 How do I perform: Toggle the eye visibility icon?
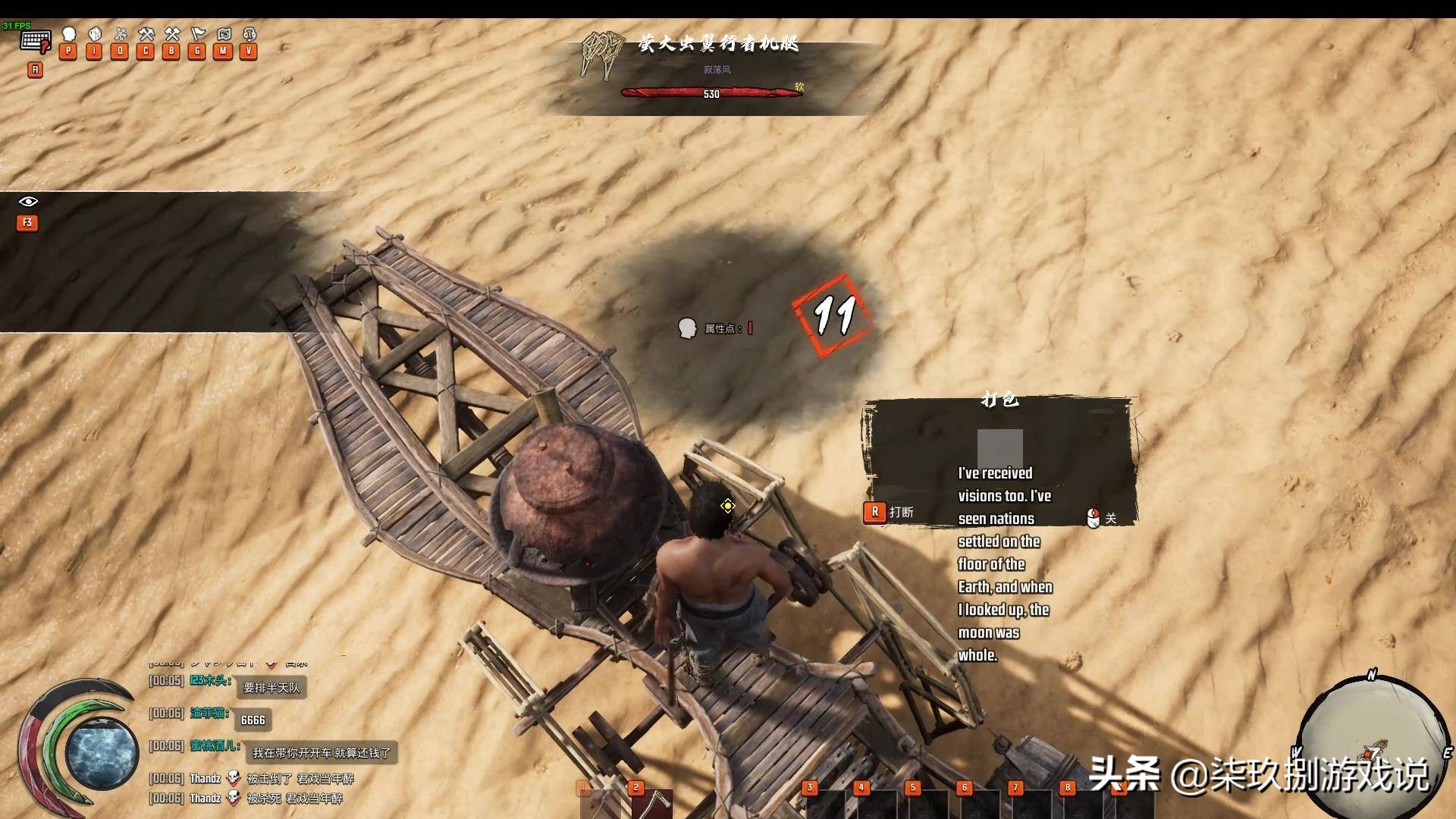point(28,202)
